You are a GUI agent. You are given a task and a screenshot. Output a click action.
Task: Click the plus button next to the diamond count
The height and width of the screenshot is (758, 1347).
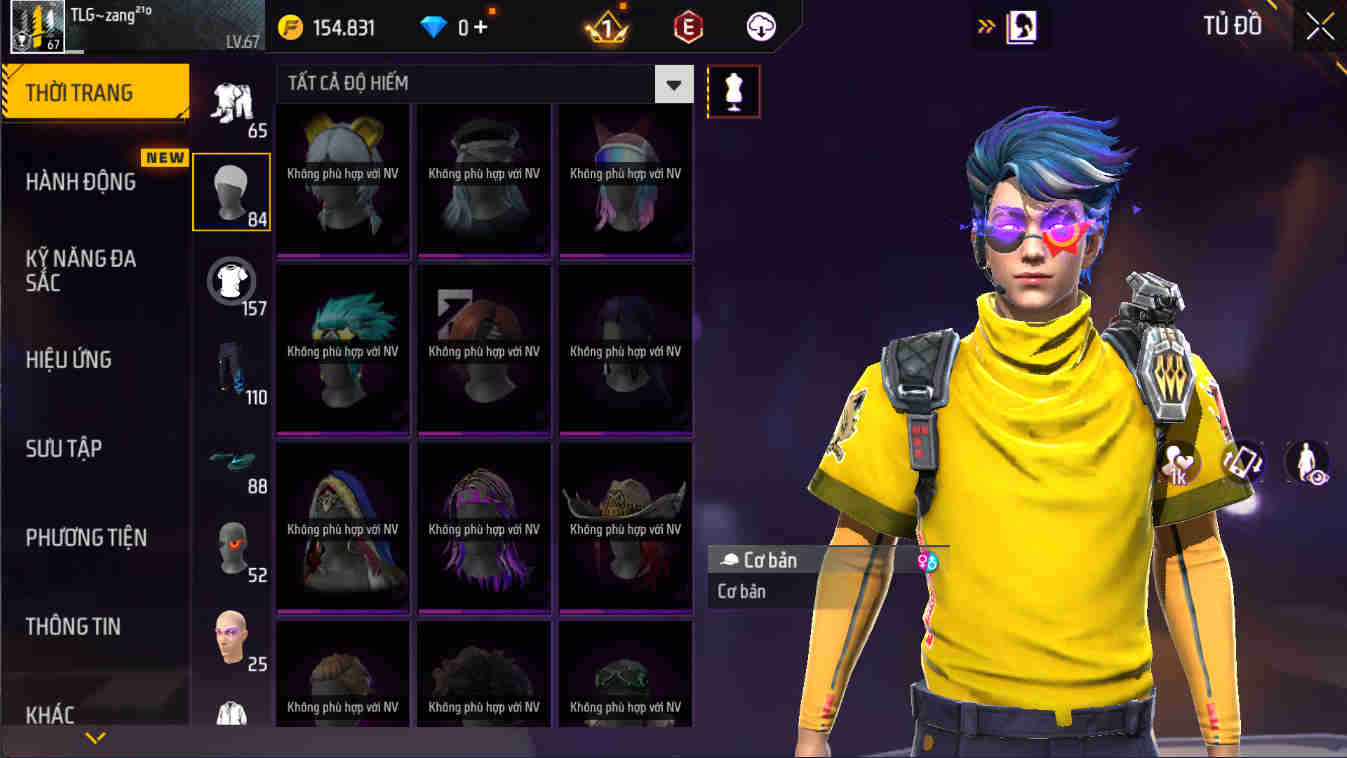point(483,27)
